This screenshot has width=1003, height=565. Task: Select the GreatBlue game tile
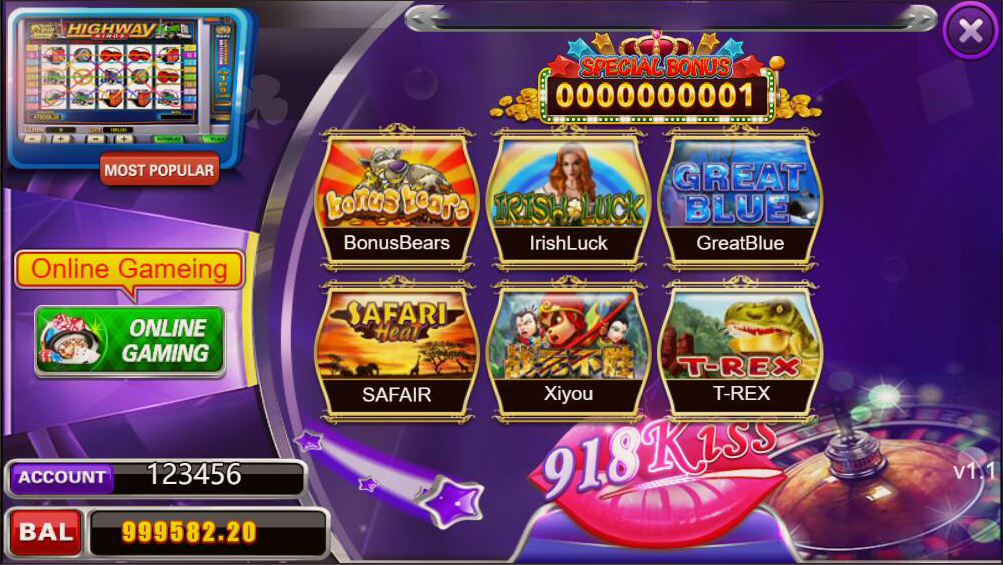coord(740,198)
